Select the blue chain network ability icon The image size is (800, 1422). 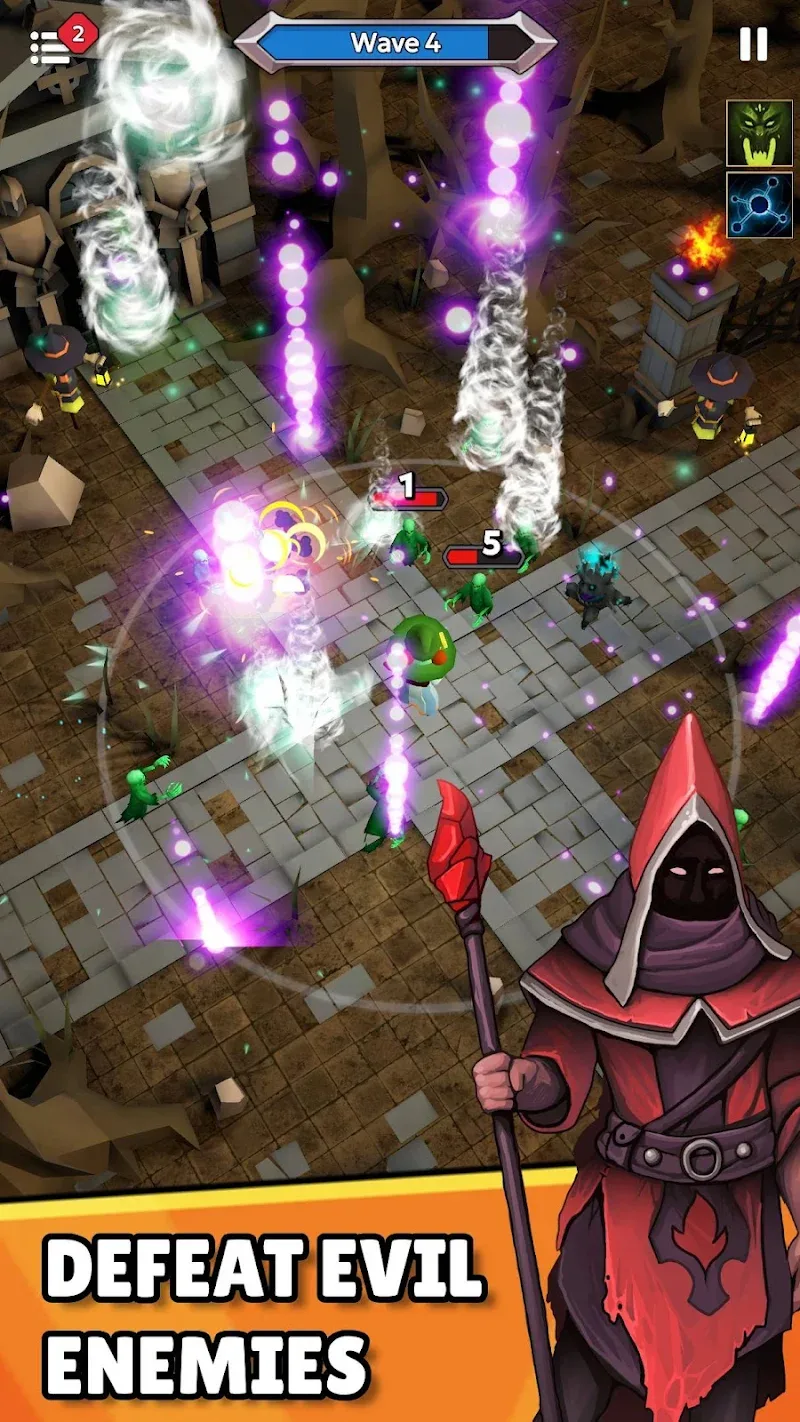point(759,205)
